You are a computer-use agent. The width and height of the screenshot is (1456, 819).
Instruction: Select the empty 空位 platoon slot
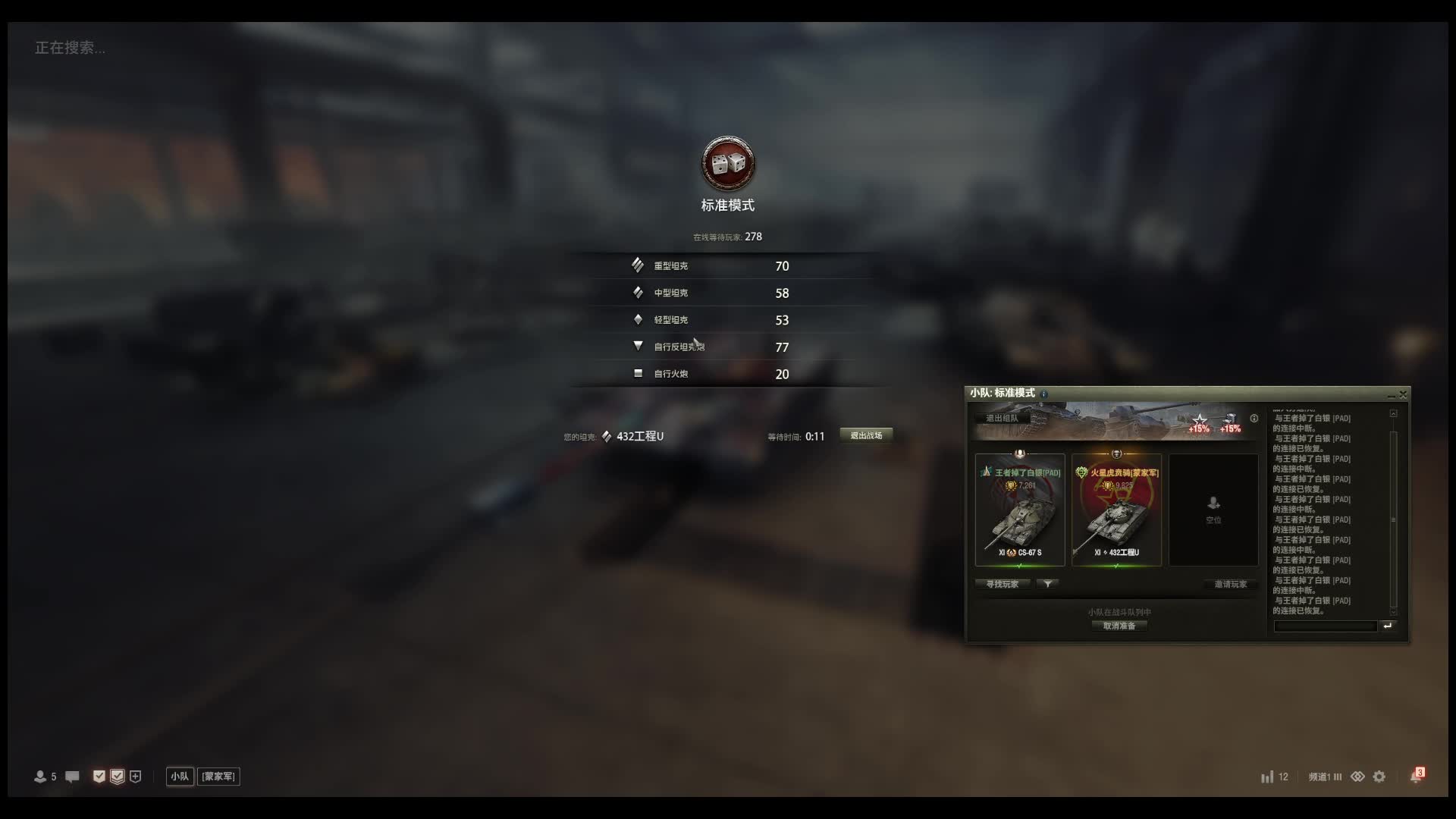pos(1213,510)
